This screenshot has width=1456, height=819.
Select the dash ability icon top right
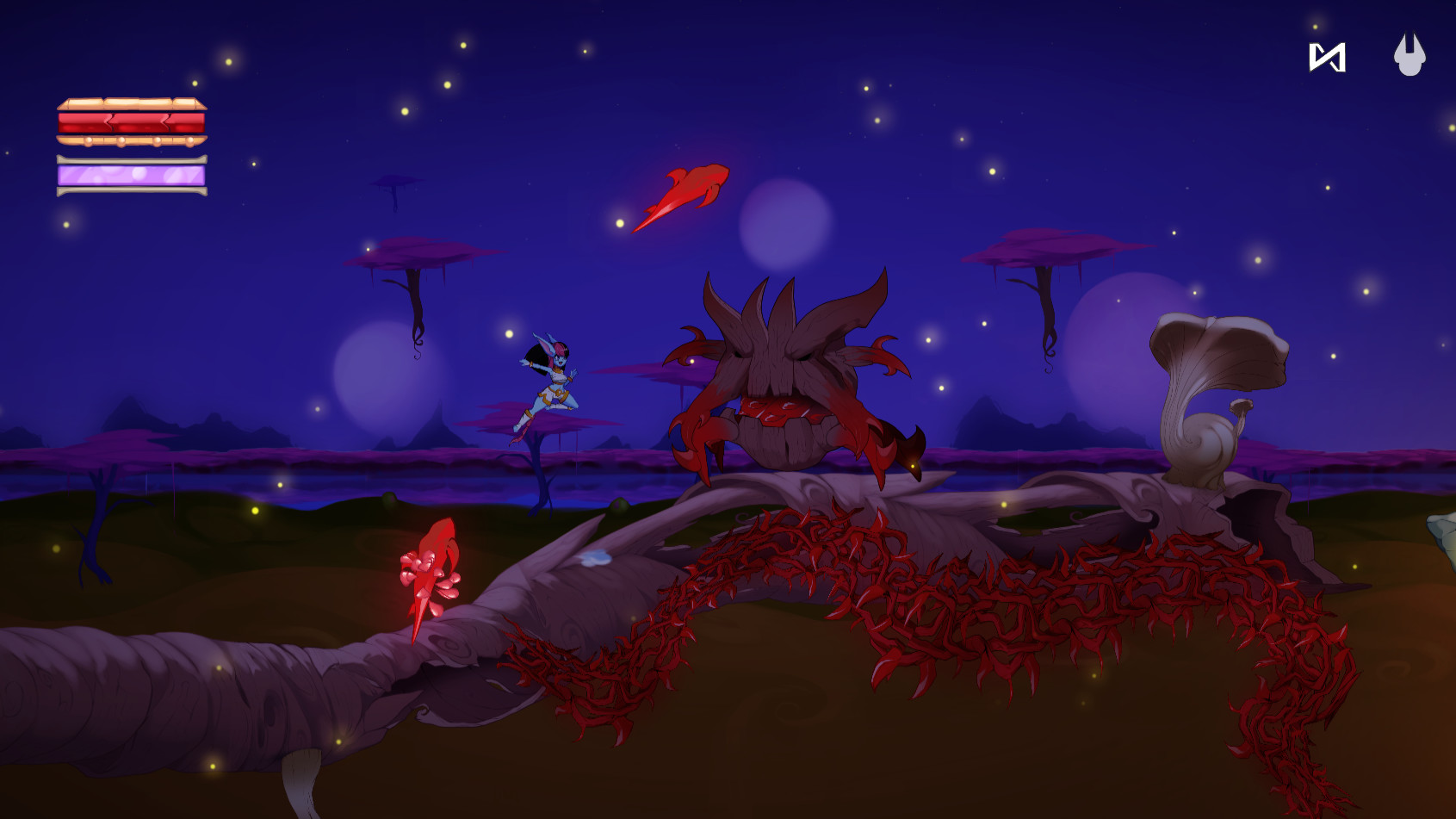click(x=1326, y=59)
